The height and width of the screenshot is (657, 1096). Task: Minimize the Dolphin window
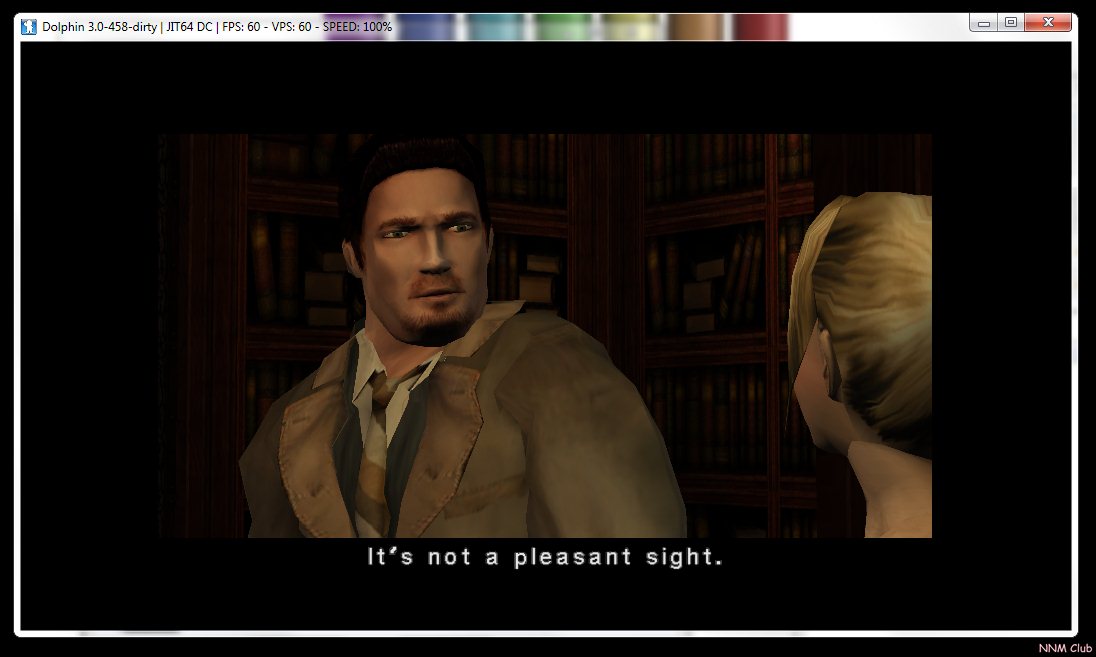click(x=985, y=22)
